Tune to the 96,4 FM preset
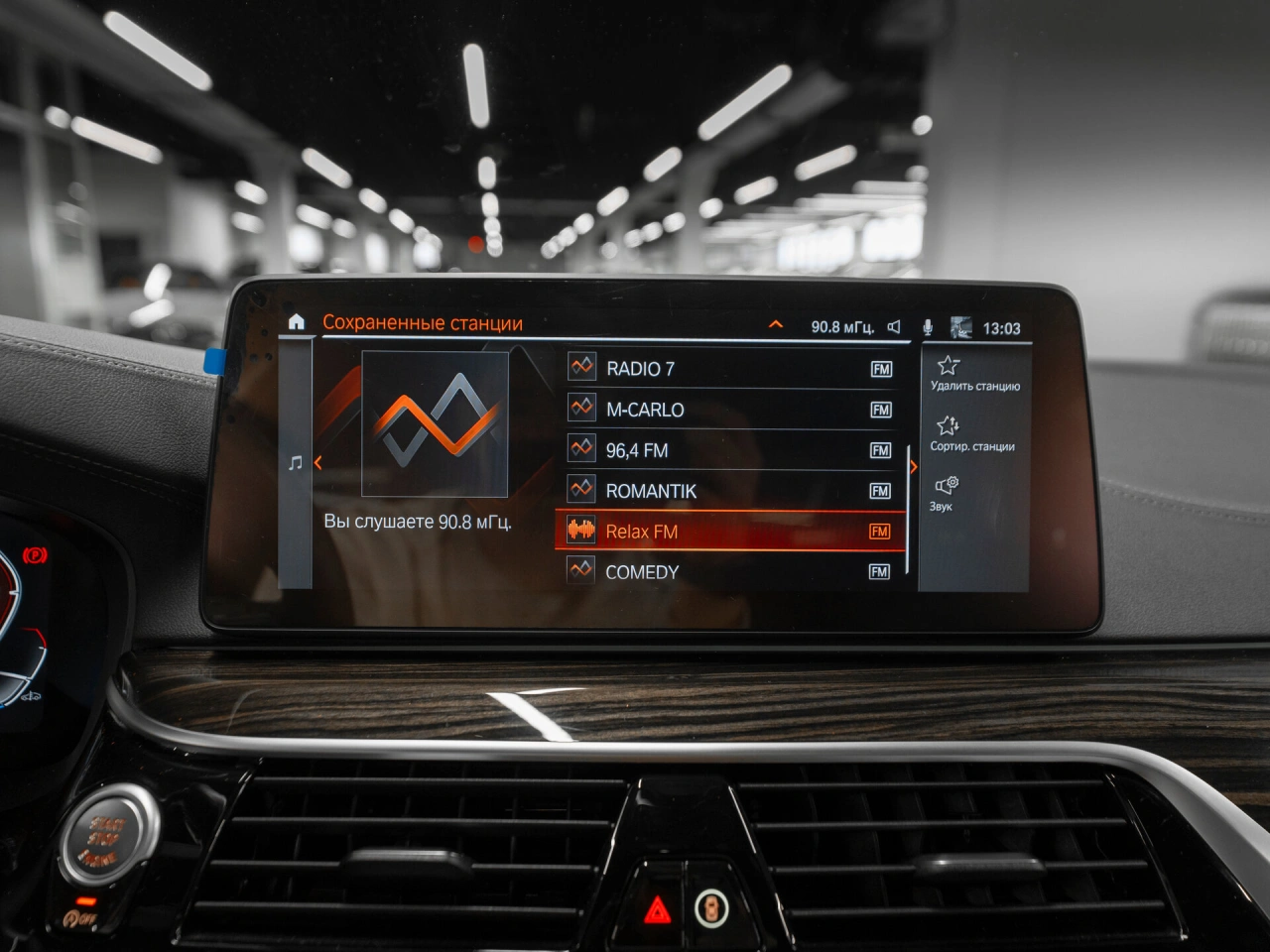 pos(729,450)
